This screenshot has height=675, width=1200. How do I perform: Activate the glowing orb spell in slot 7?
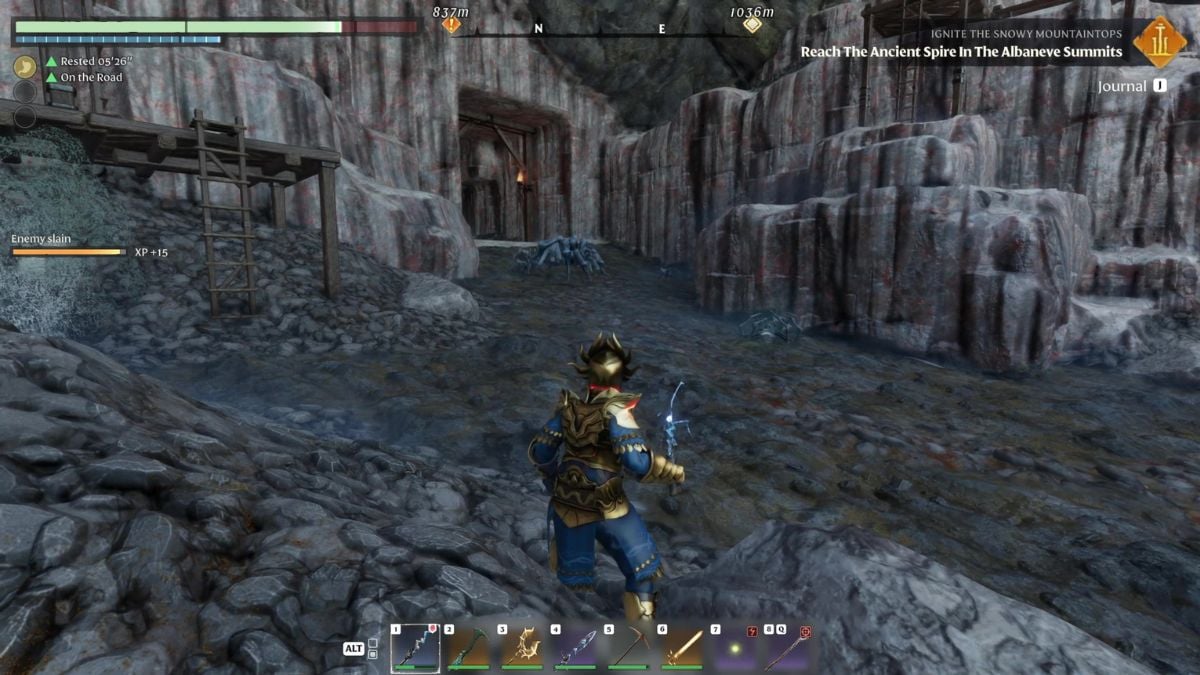[x=734, y=648]
